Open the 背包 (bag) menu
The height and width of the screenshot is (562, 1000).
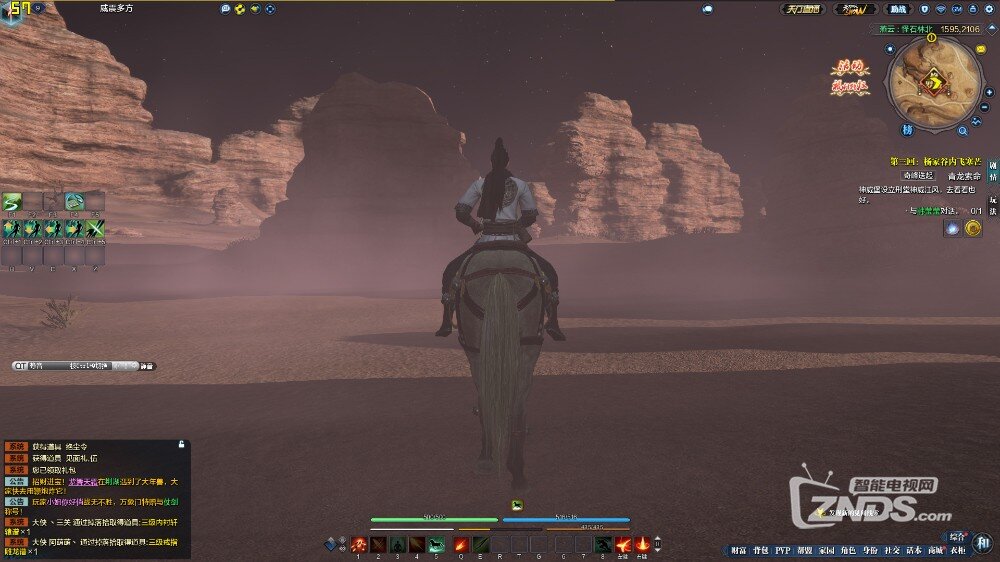pos(761,550)
